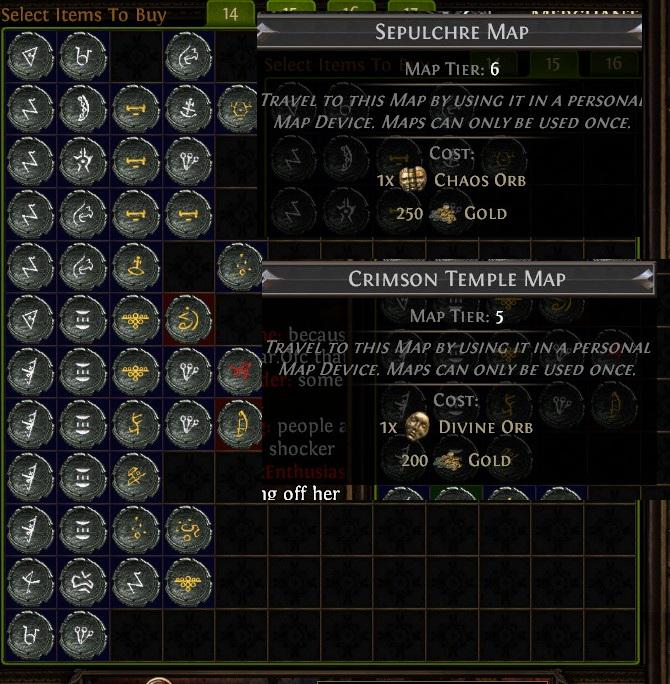Select the map with yellow sun symbol

[x=238, y=108]
